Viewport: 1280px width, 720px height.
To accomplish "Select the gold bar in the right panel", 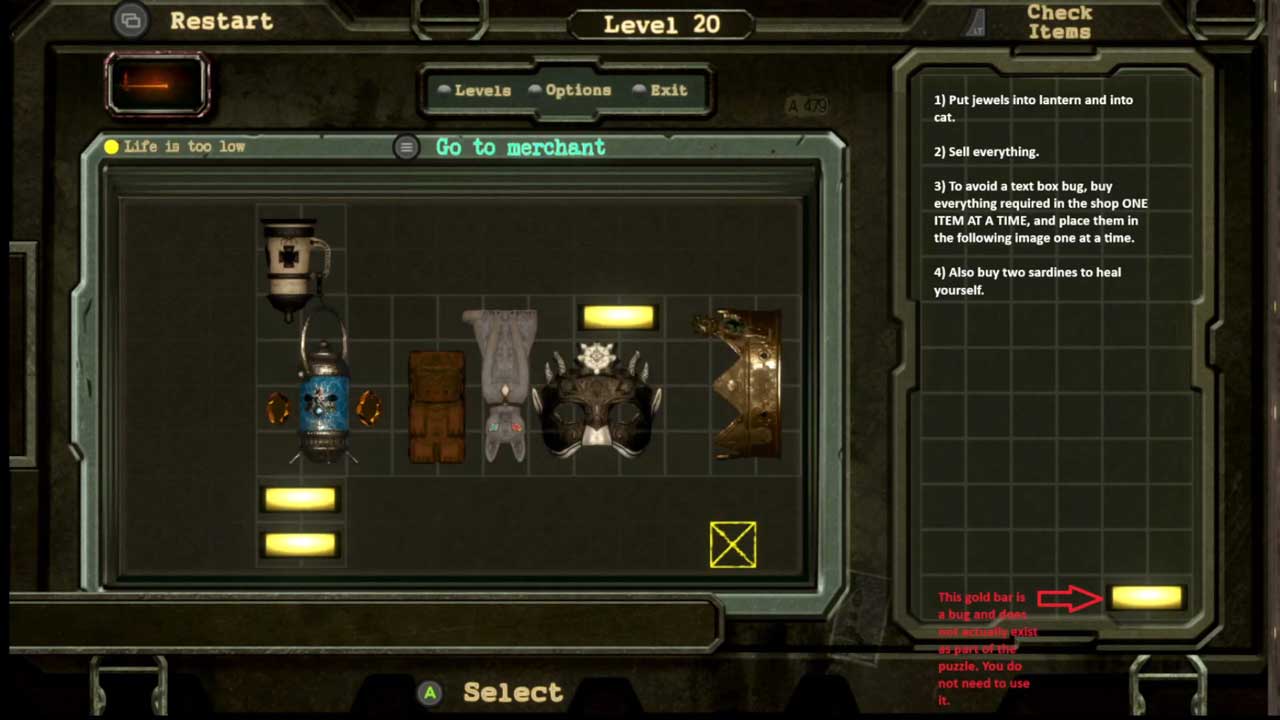I will coord(1146,597).
